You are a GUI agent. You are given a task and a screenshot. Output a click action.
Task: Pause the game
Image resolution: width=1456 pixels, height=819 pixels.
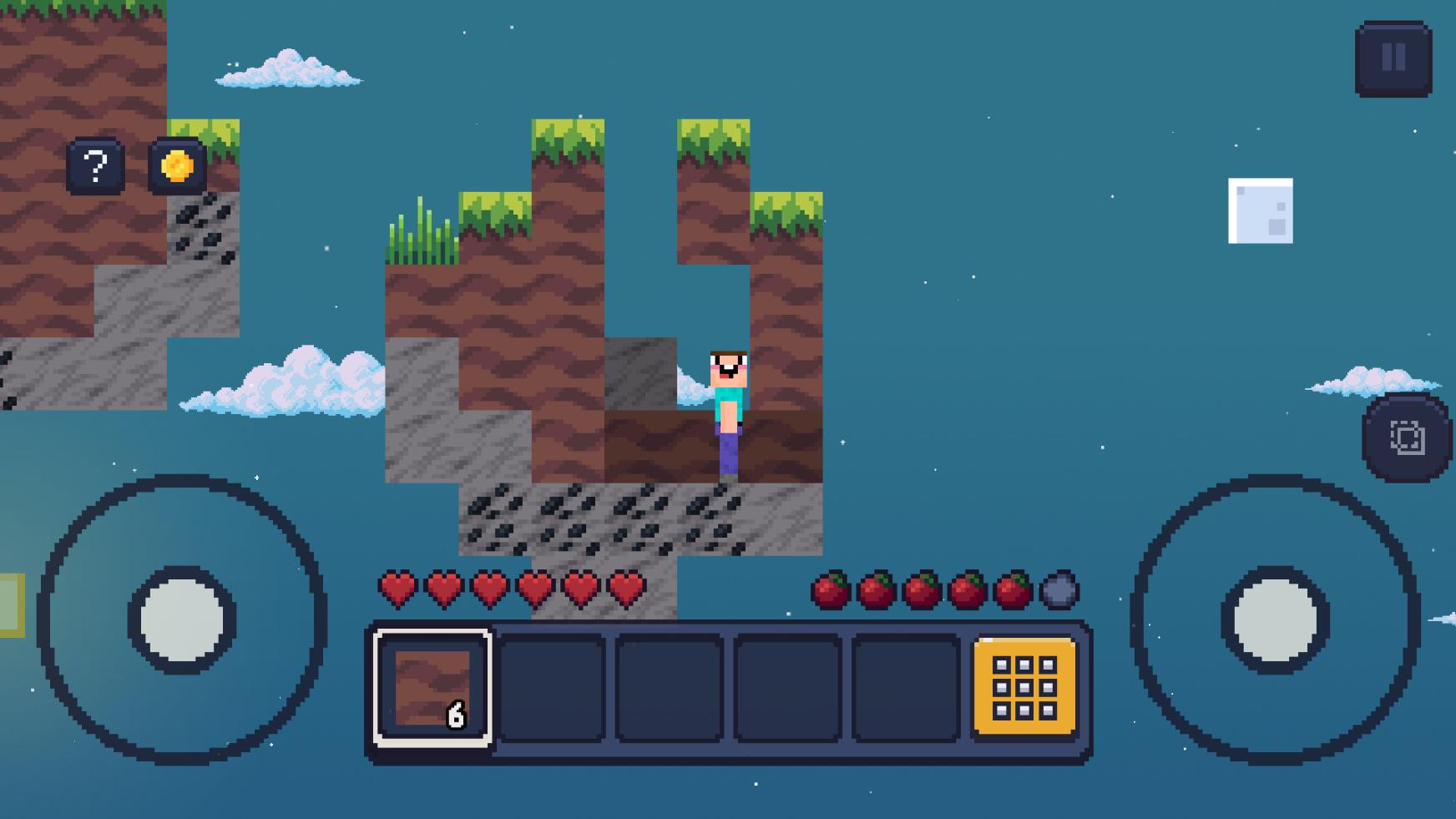[1393, 58]
